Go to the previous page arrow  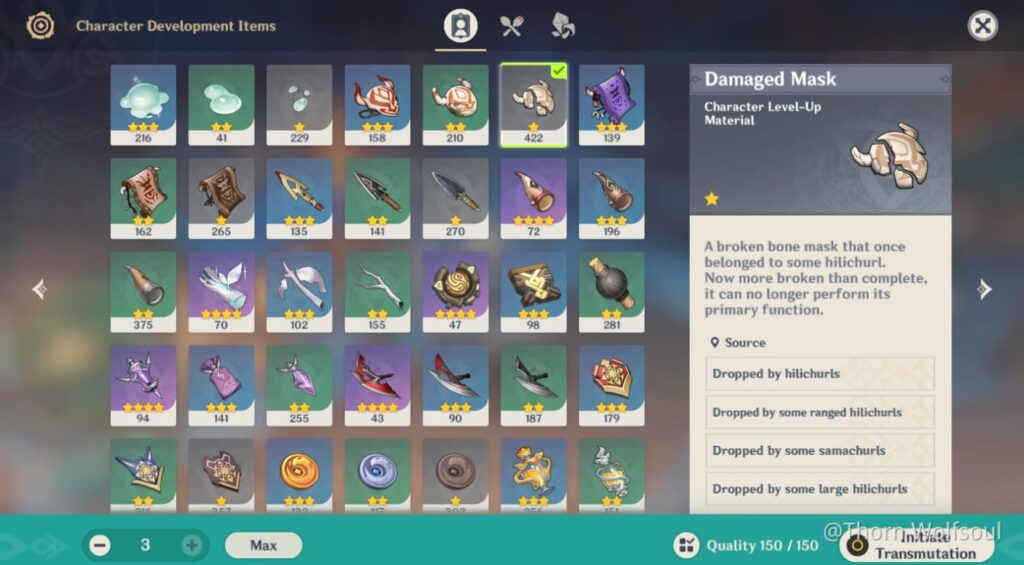pos(39,290)
